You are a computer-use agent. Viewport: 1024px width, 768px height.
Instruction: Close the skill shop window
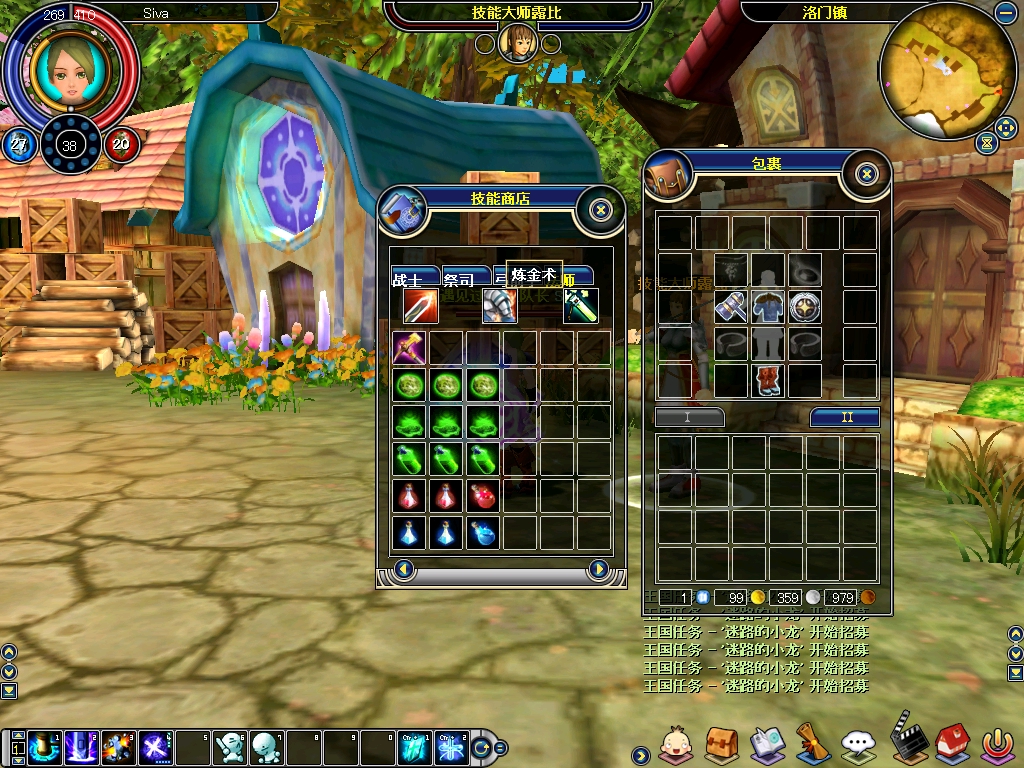[600, 209]
